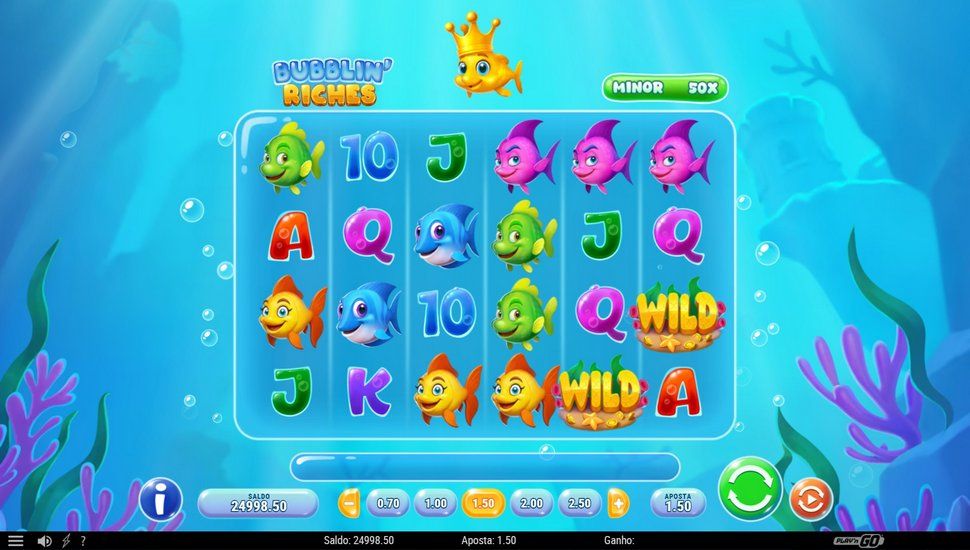Open help via the question mark icon
Screen dimensions: 970x550
tap(82, 541)
